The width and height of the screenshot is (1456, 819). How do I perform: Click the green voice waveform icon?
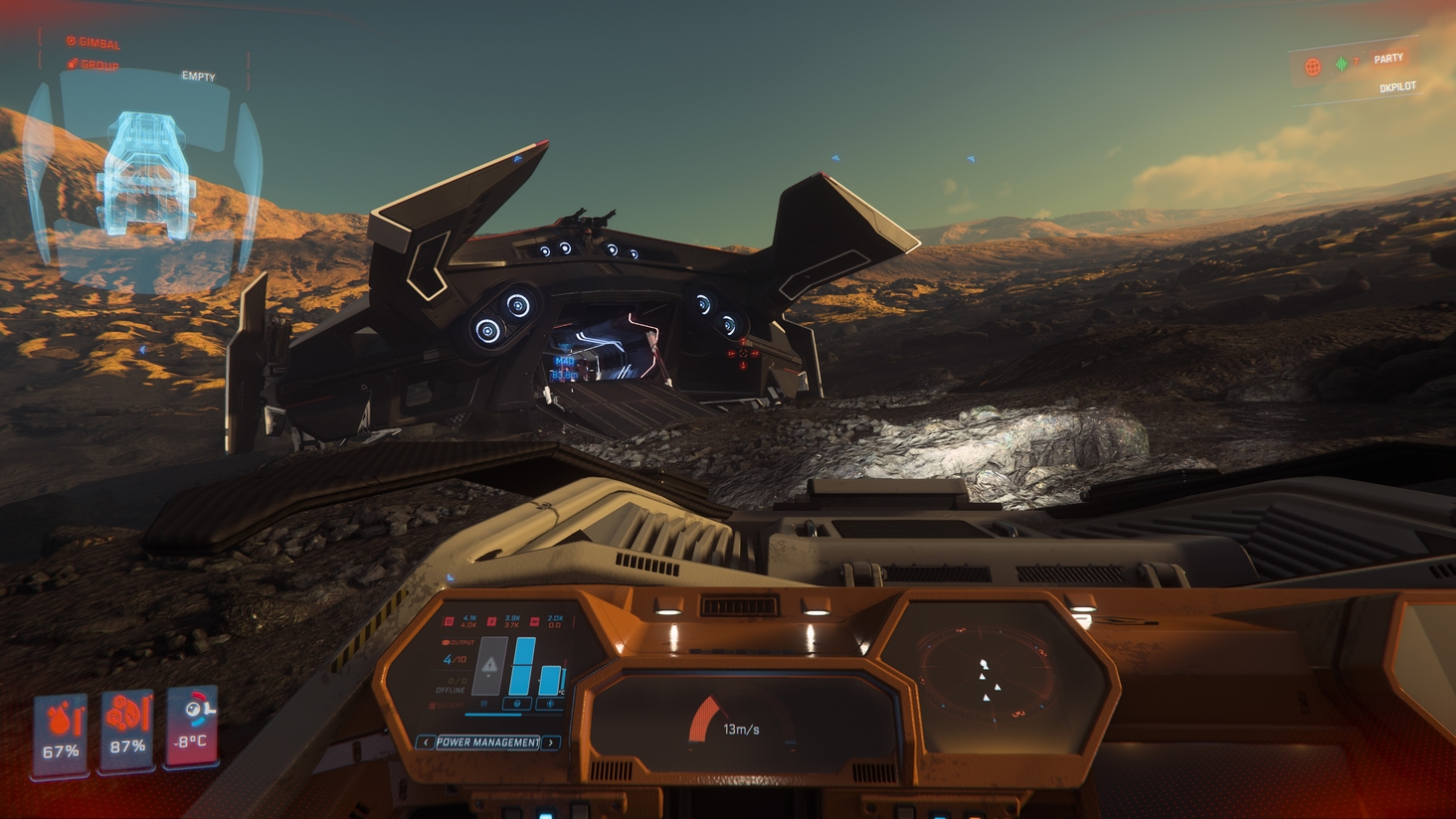point(1342,65)
